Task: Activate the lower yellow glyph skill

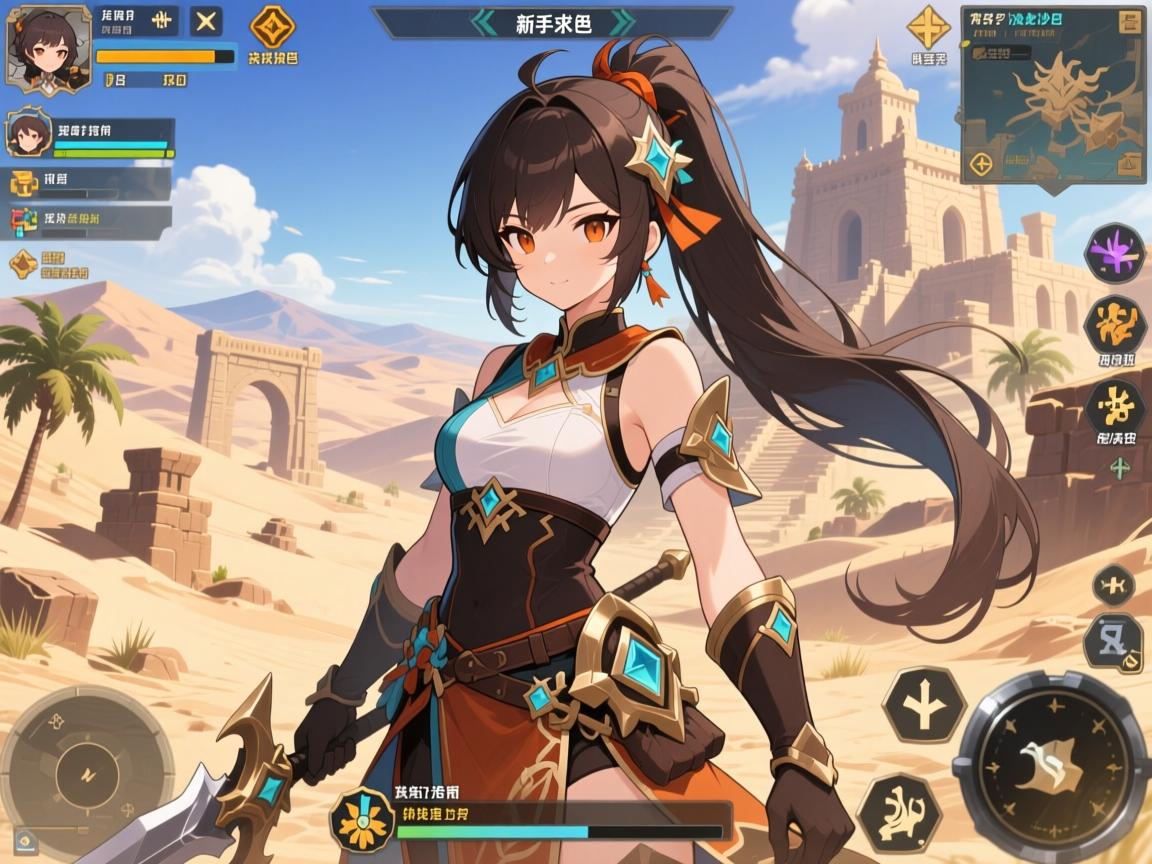Action: pos(1114,408)
